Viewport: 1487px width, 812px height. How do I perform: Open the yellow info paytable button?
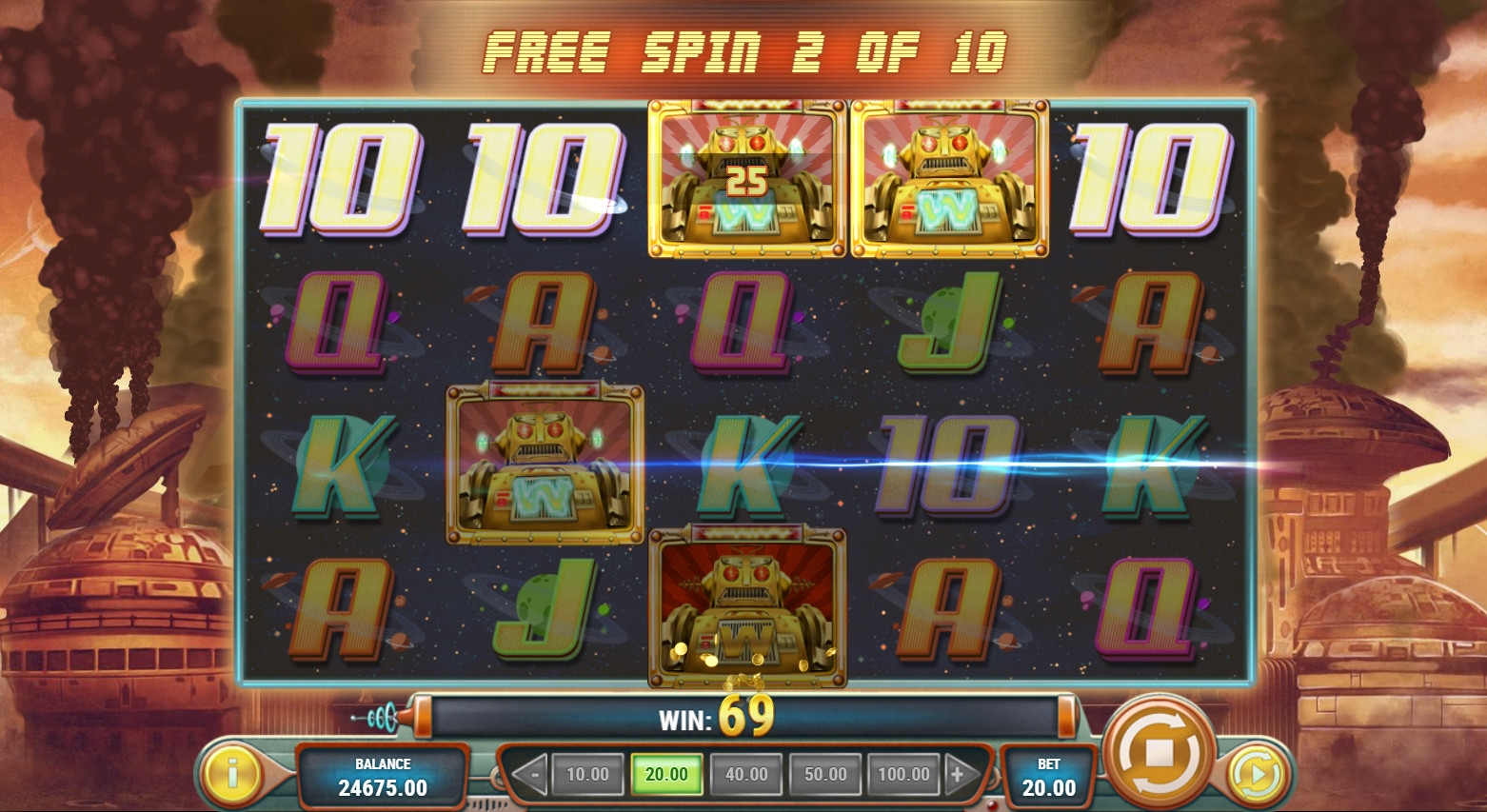[231, 773]
